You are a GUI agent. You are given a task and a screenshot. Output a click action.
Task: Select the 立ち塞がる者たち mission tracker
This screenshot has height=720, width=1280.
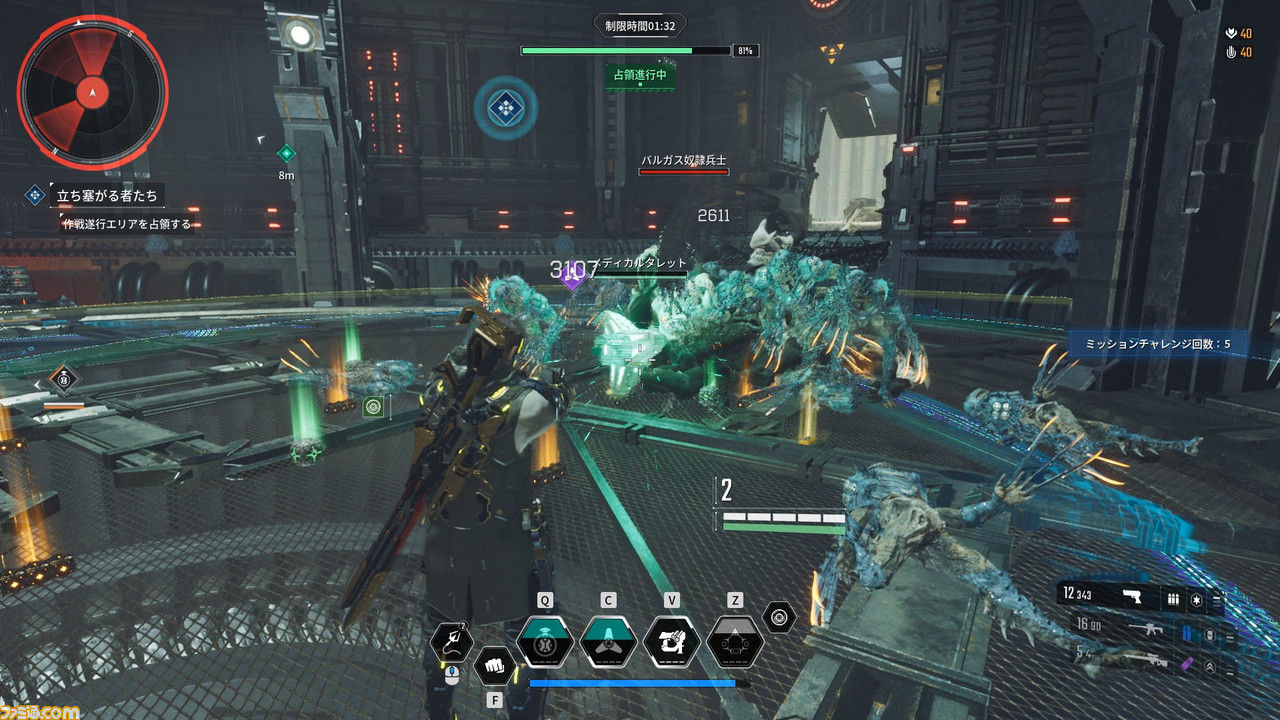coord(108,195)
